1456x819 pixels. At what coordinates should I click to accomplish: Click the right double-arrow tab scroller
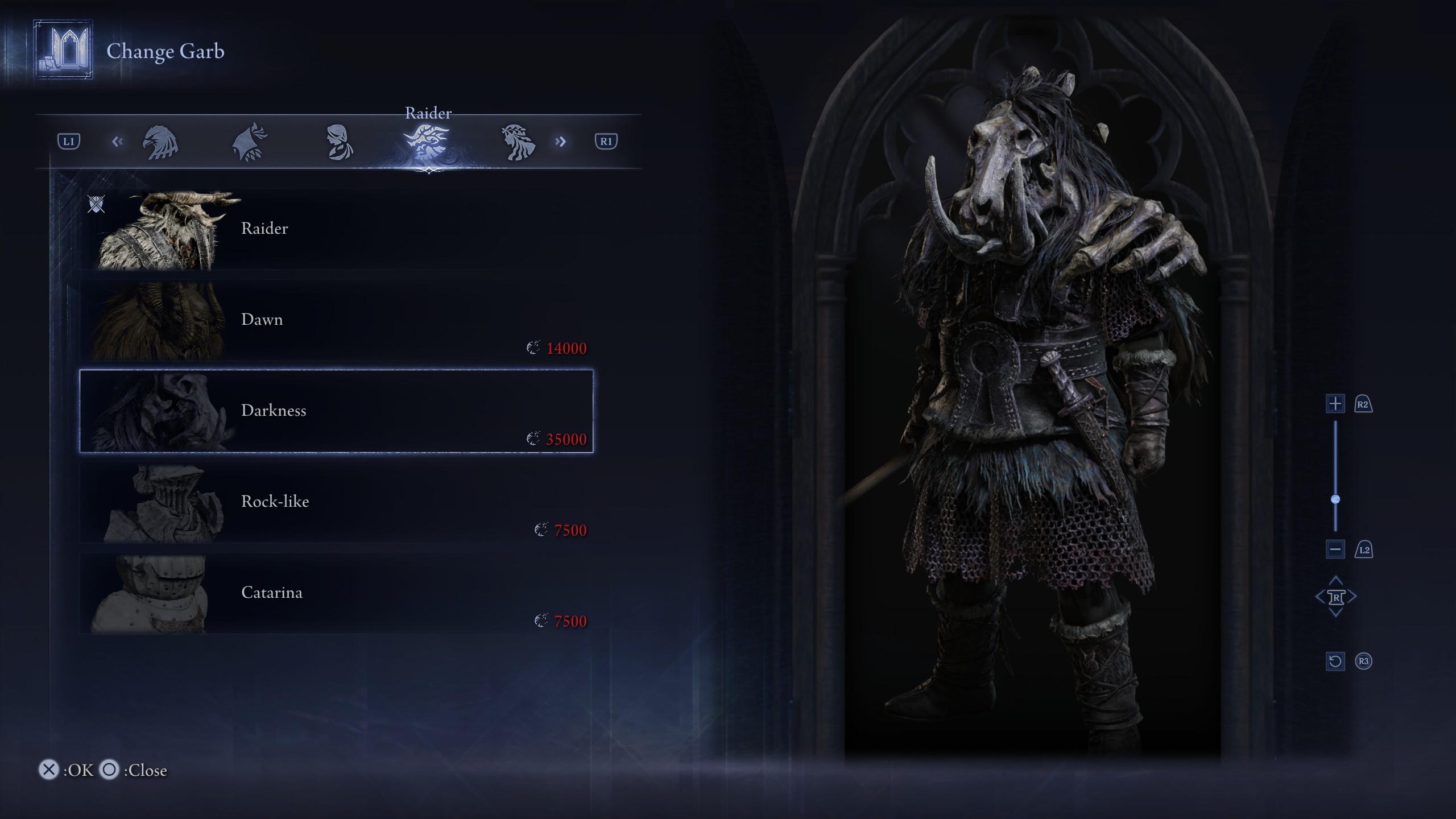[x=560, y=142]
